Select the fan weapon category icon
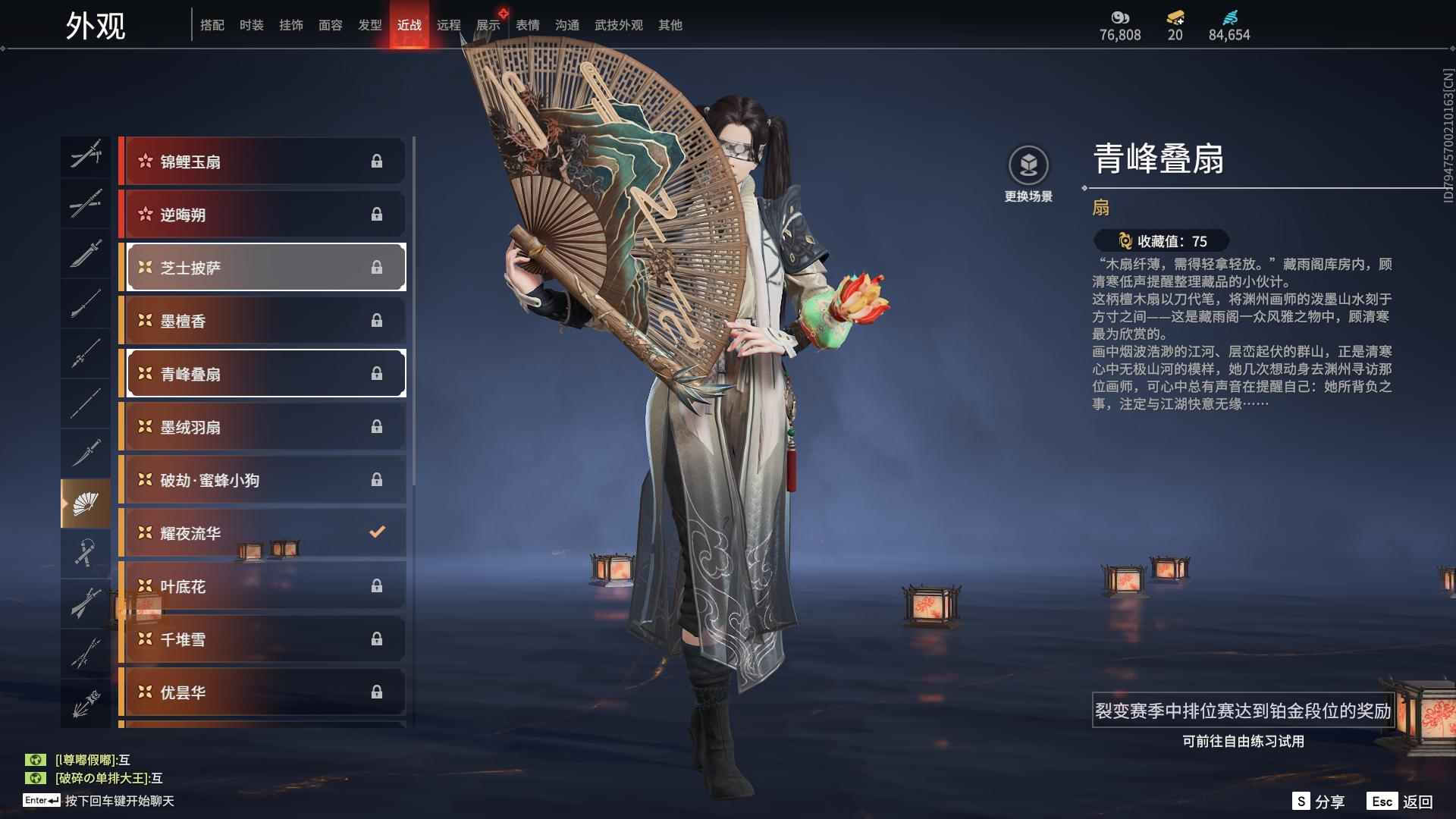 [86, 501]
